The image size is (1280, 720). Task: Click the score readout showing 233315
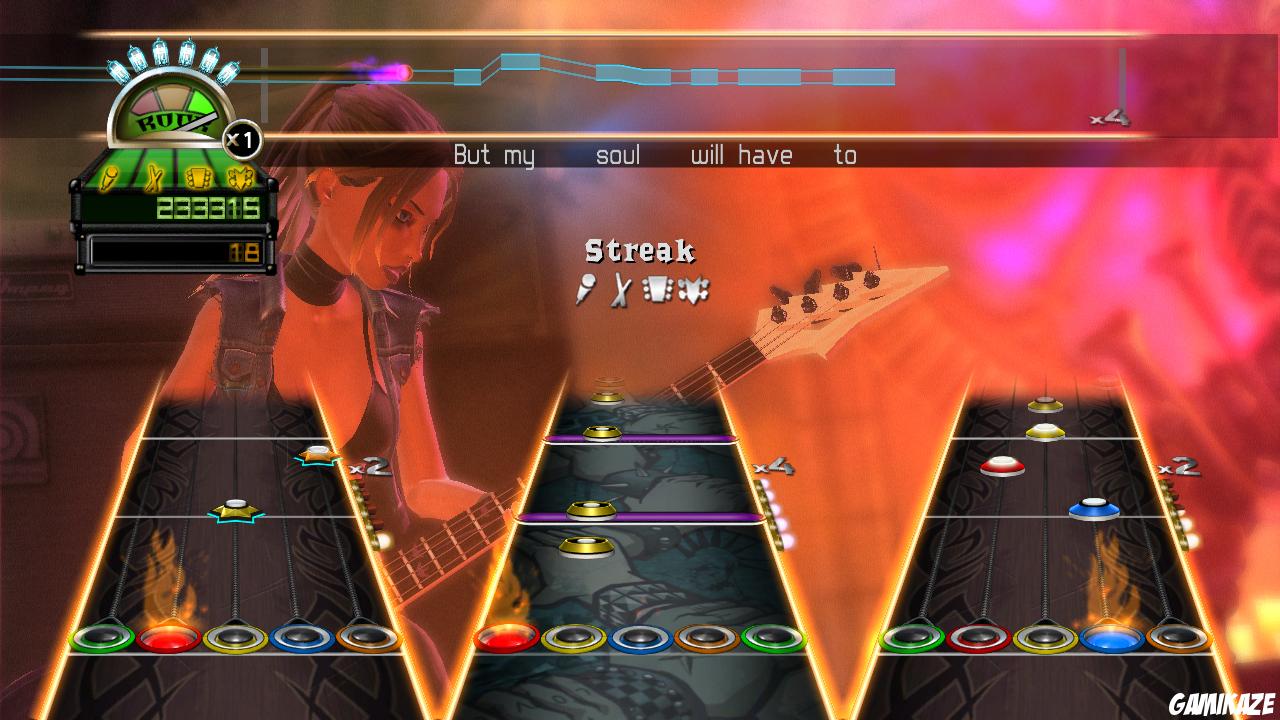coord(208,208)
